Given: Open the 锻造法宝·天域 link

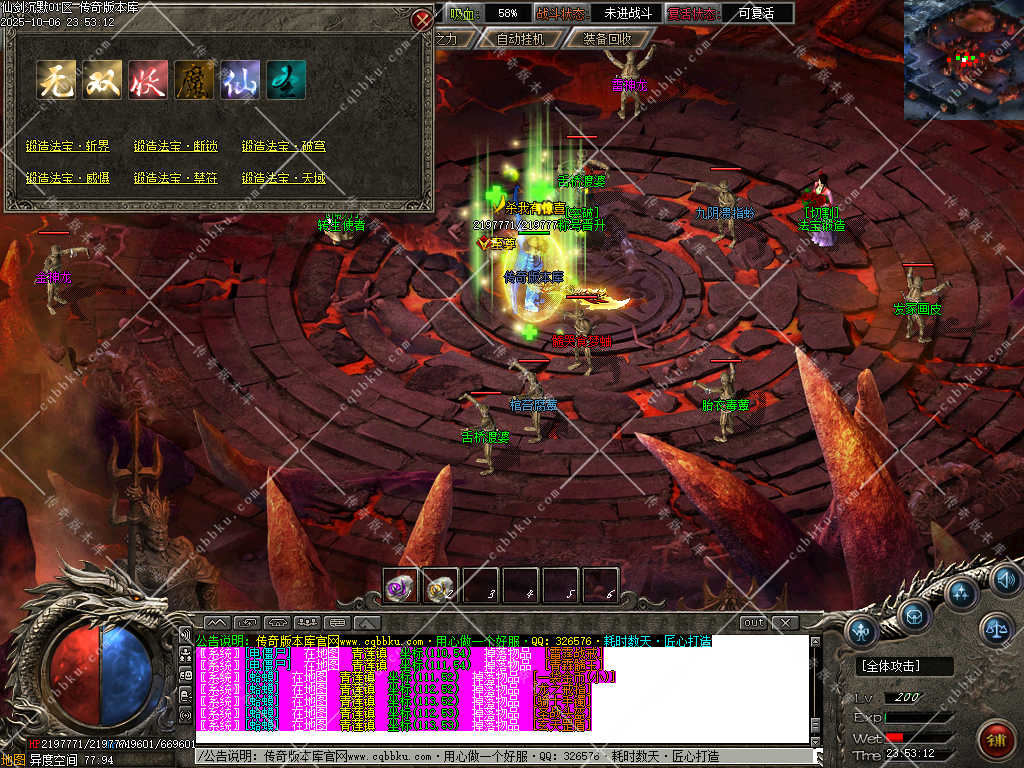Looking at the screenshot, I should click(284, 178).
